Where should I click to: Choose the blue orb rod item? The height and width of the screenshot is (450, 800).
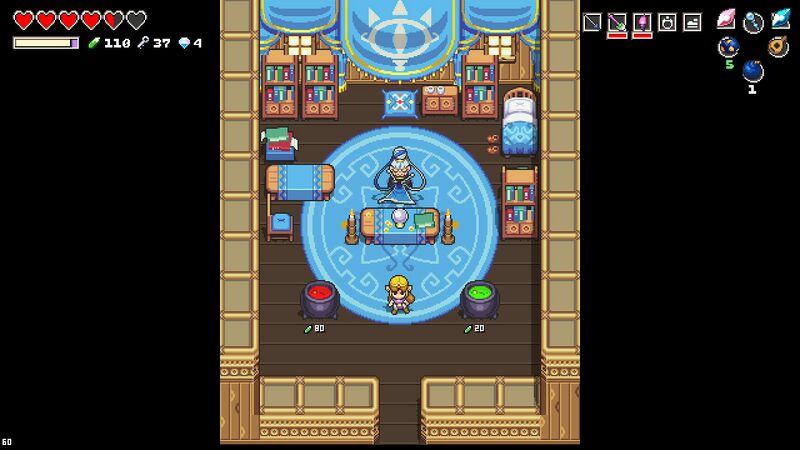click(x=753, y=21)
